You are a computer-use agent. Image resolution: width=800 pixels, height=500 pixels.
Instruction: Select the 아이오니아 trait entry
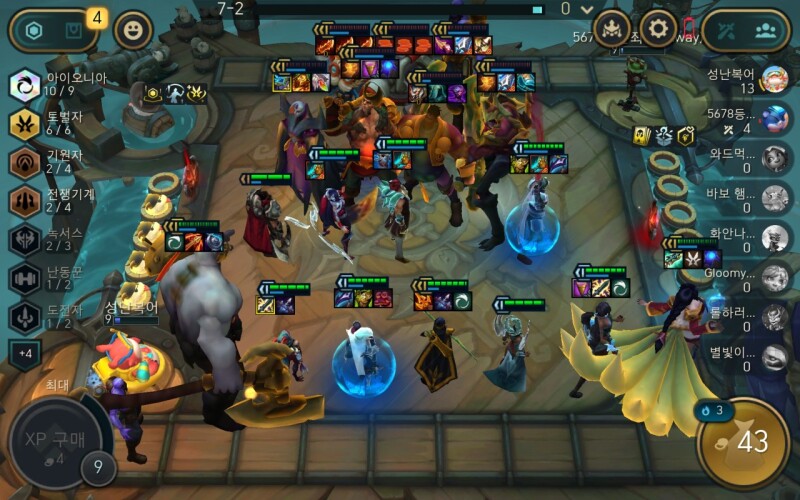55,84
